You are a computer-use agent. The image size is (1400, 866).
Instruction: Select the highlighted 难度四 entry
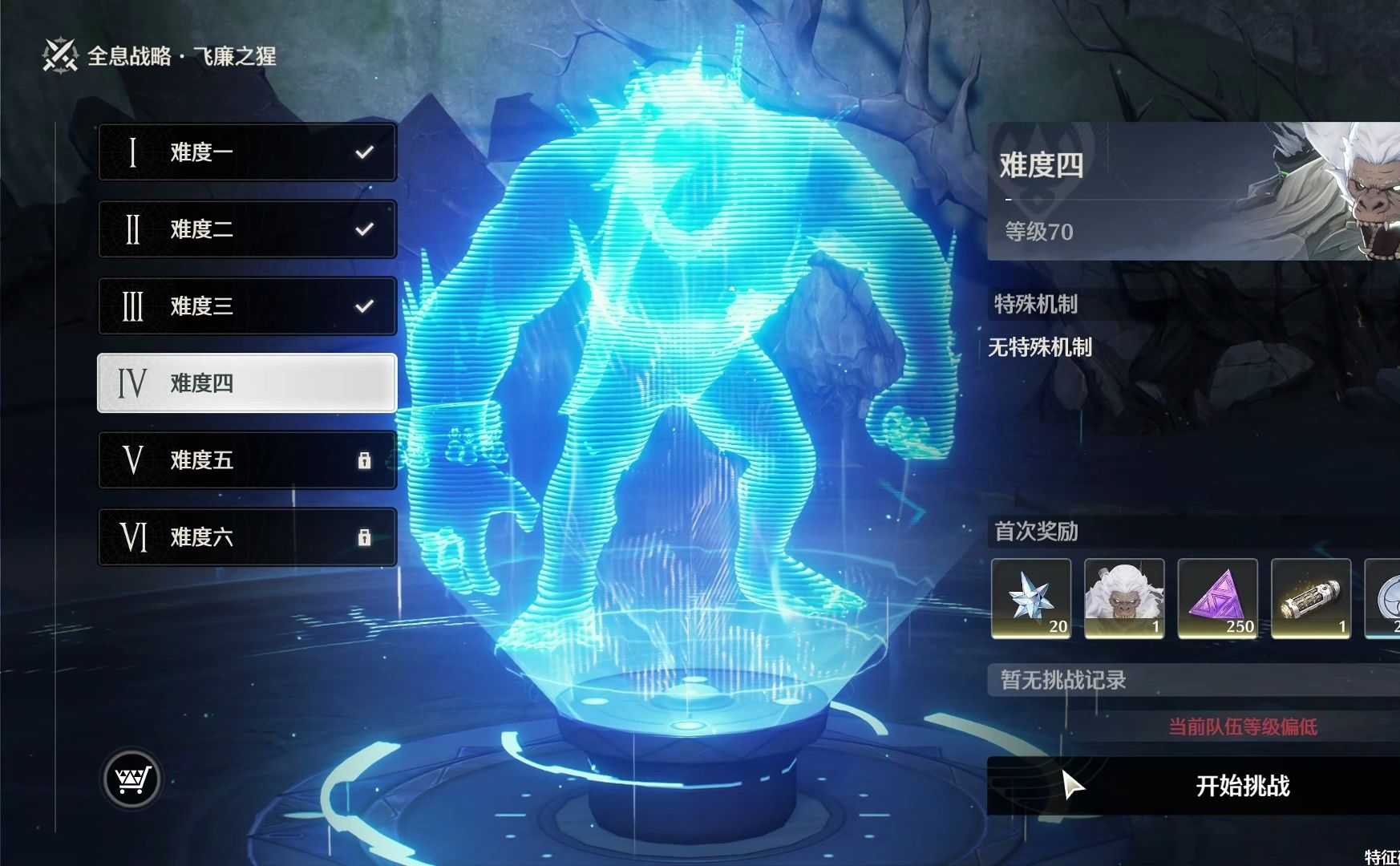[x=247, y=383]
